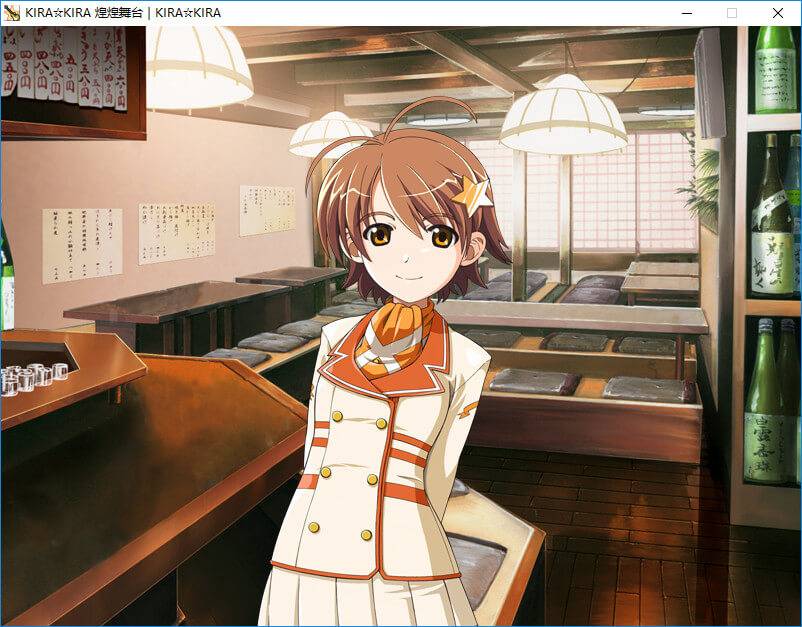Close the KIRA☆KIRA game window
This screenshot has height=627, width=802.
coord(778,13)
